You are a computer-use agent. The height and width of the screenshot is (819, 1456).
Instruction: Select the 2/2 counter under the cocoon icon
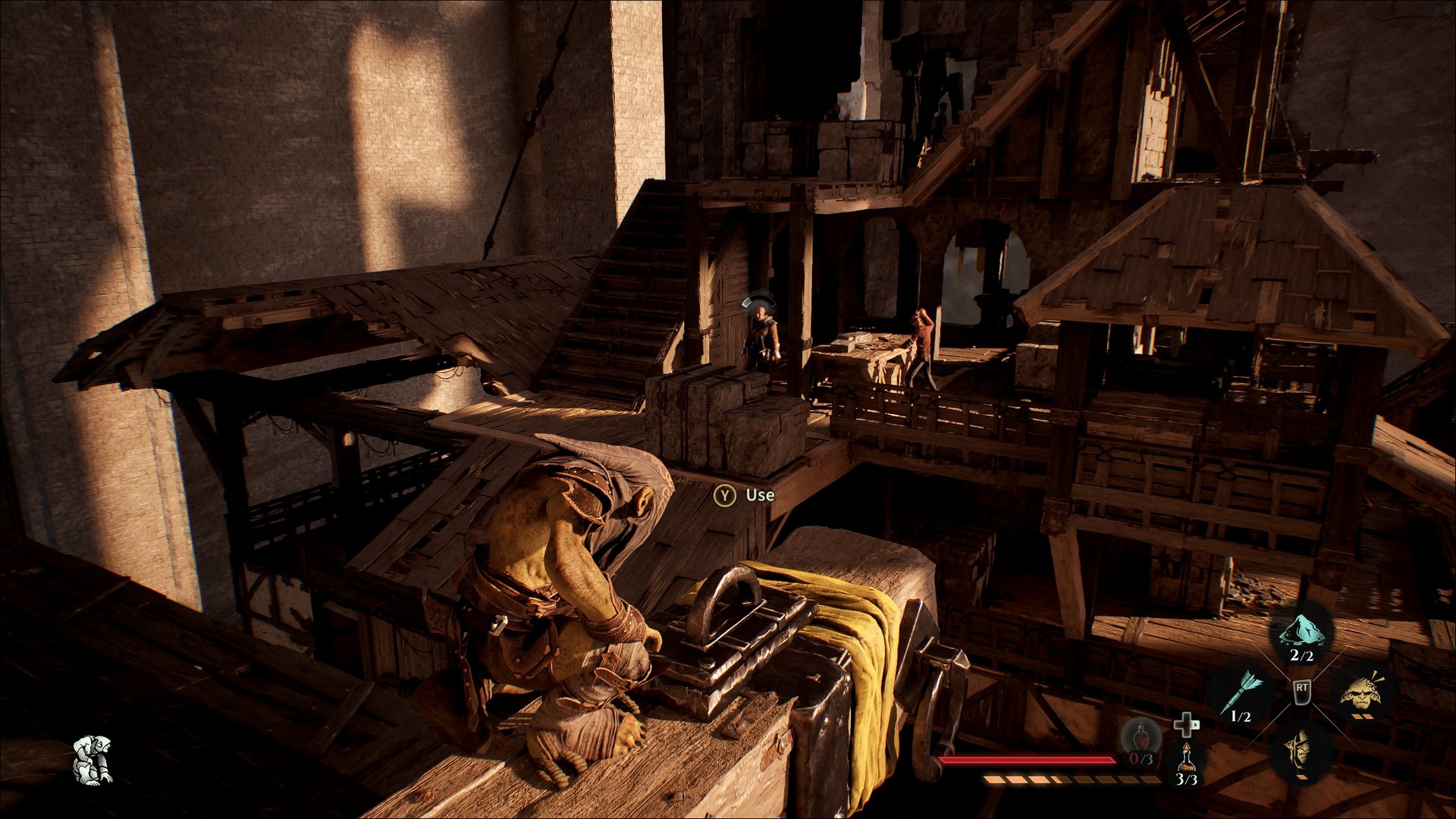click(x=1302, y=655)
